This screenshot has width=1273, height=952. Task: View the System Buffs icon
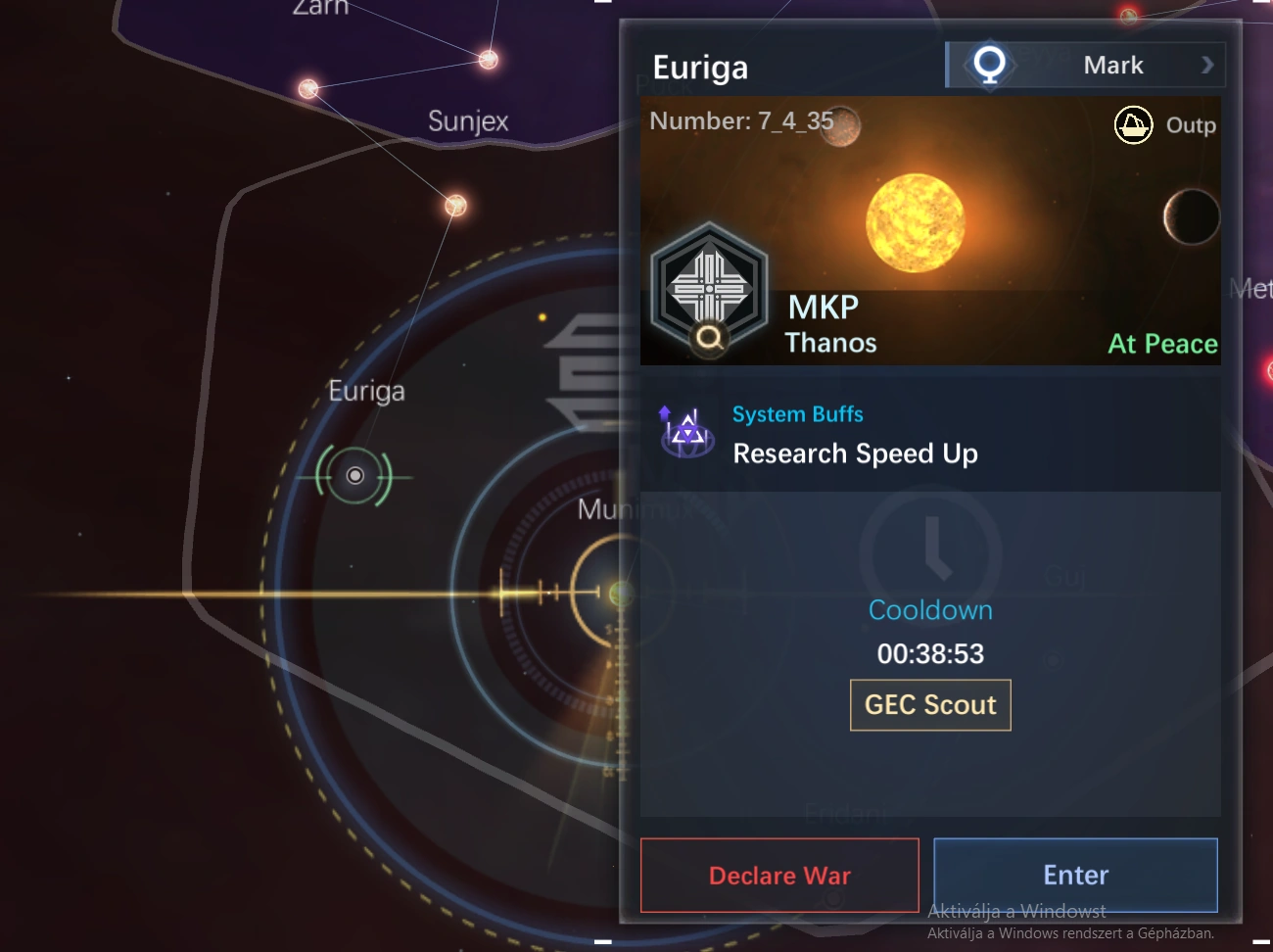click(x=686, y=432)
